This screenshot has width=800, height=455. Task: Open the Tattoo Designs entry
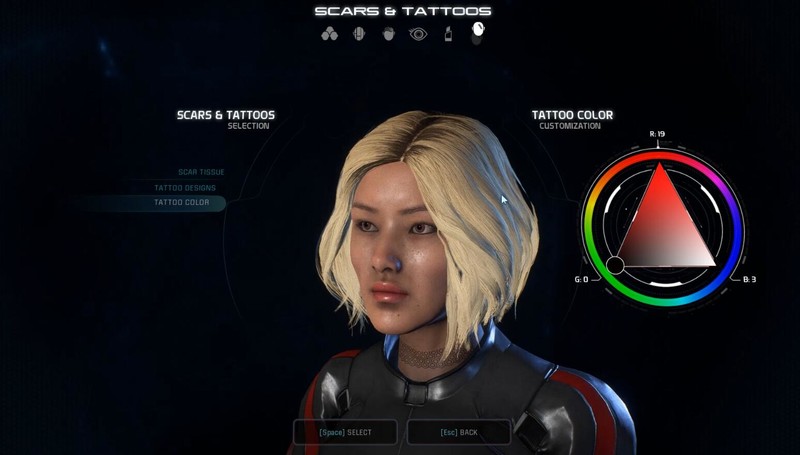click(x=185, y=187)
